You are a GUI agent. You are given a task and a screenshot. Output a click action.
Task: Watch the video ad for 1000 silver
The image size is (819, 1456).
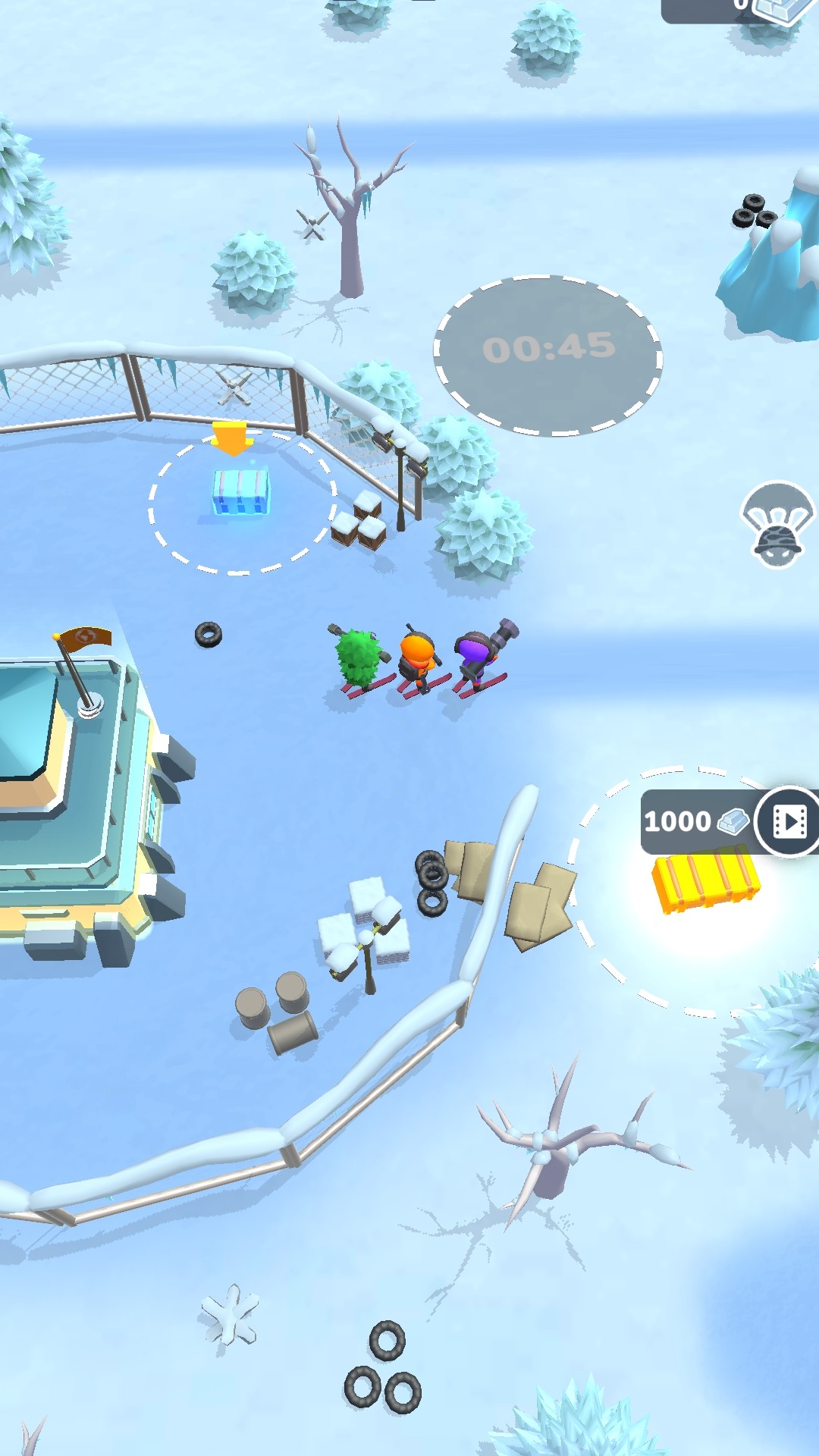[789, 821]
